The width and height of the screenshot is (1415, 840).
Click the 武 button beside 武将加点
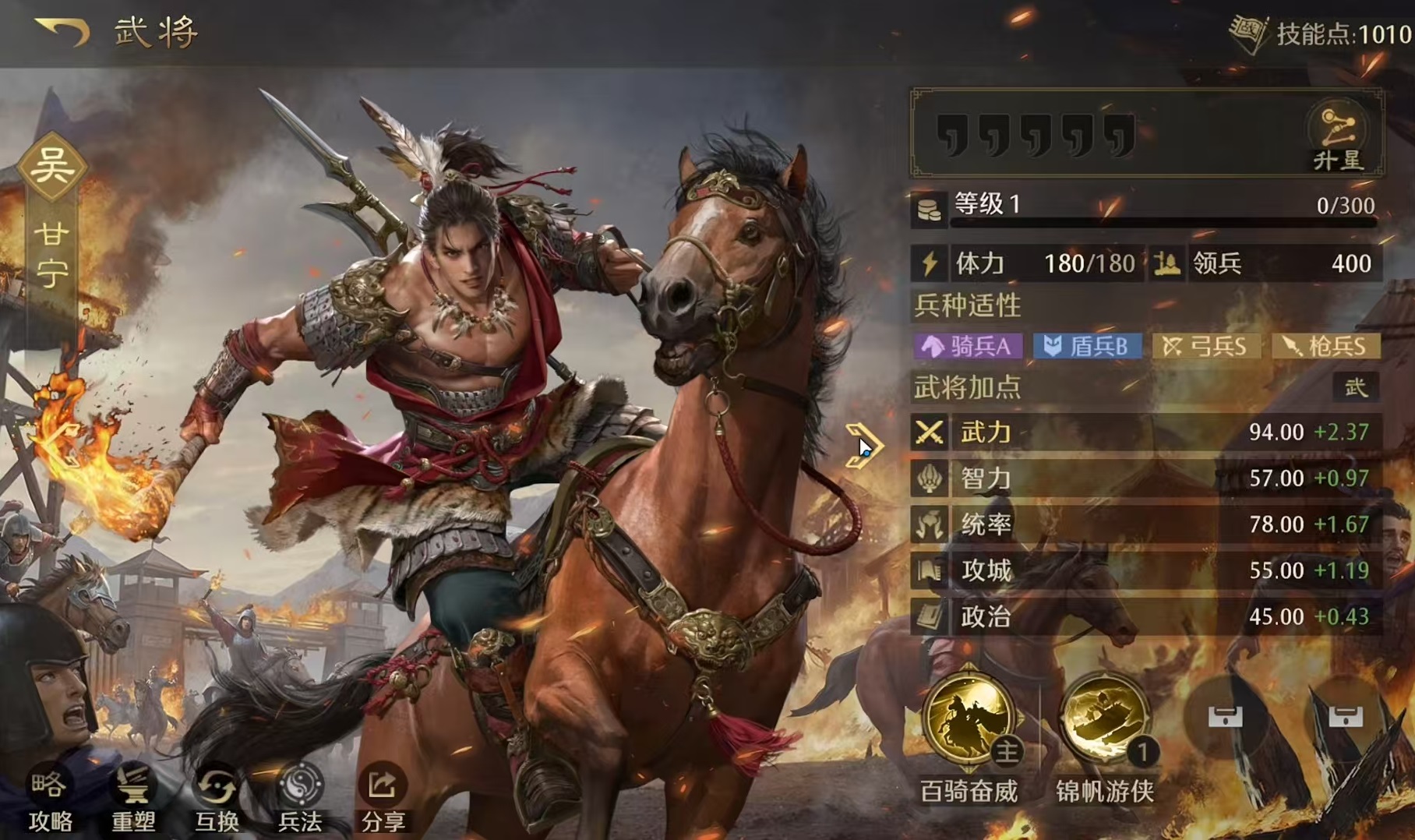[1355, 387]
